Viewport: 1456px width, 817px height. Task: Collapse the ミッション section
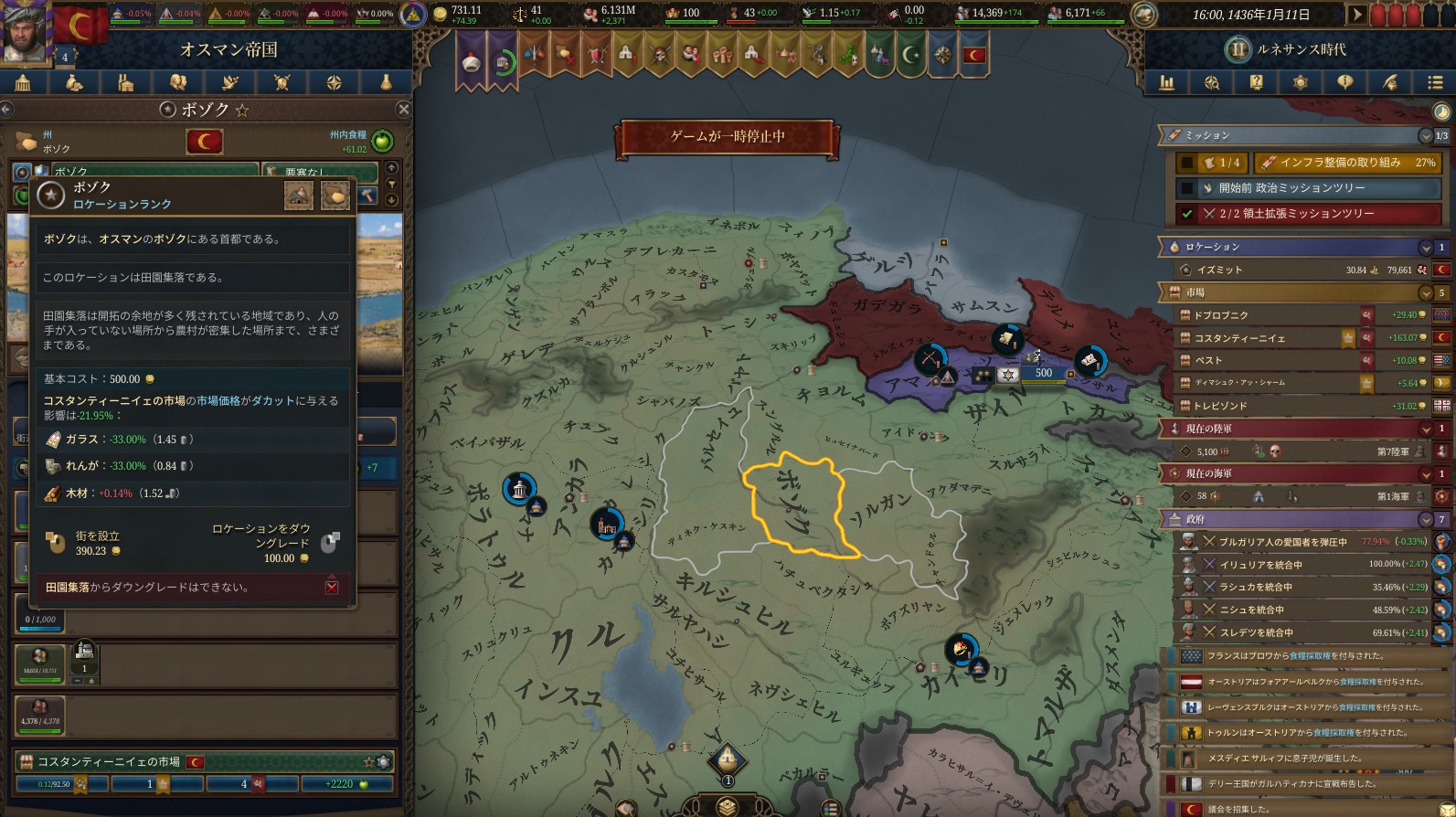[1425, 136]
